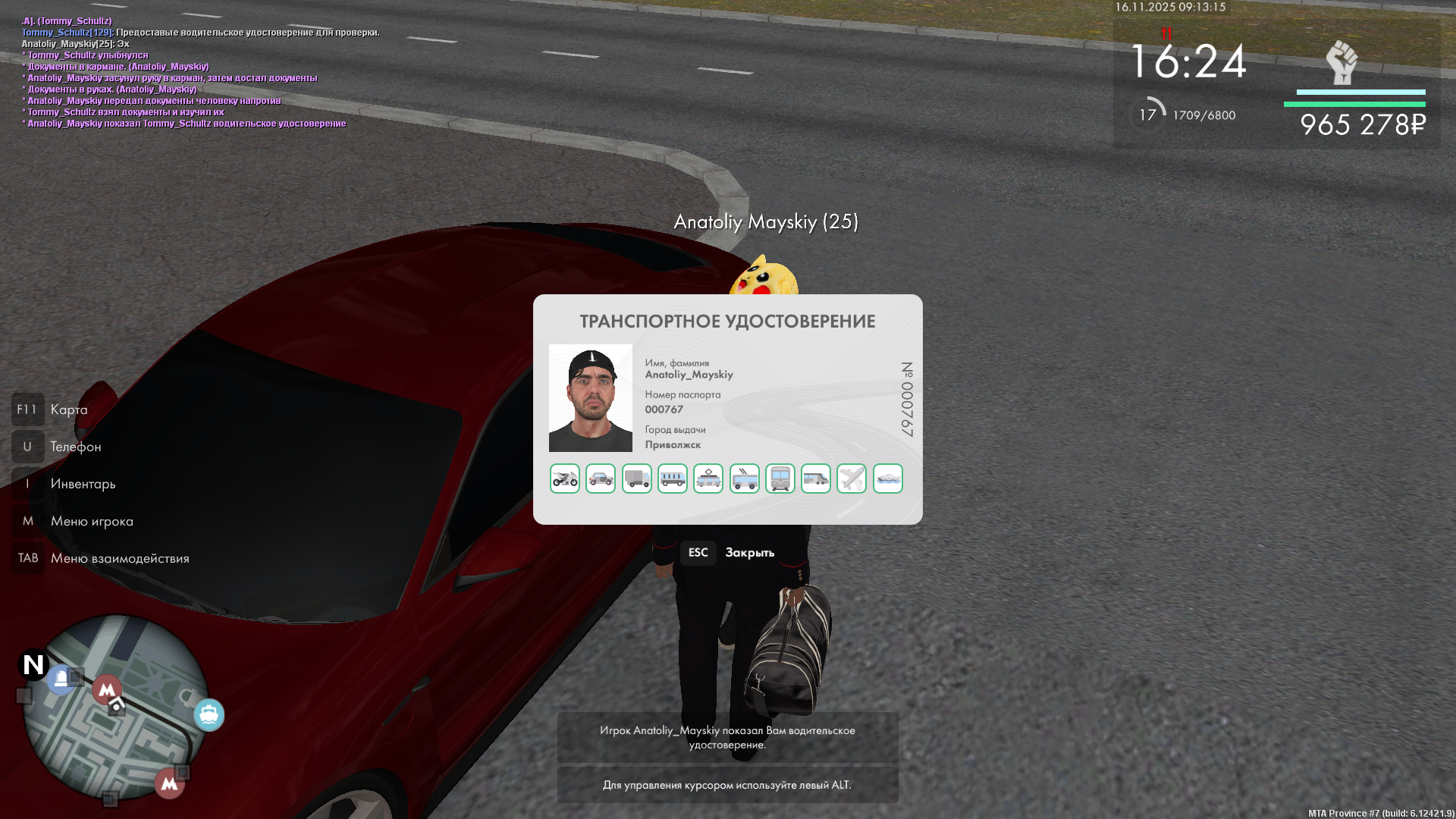
Task: Select the airplane license category icon
Action: 852,479
